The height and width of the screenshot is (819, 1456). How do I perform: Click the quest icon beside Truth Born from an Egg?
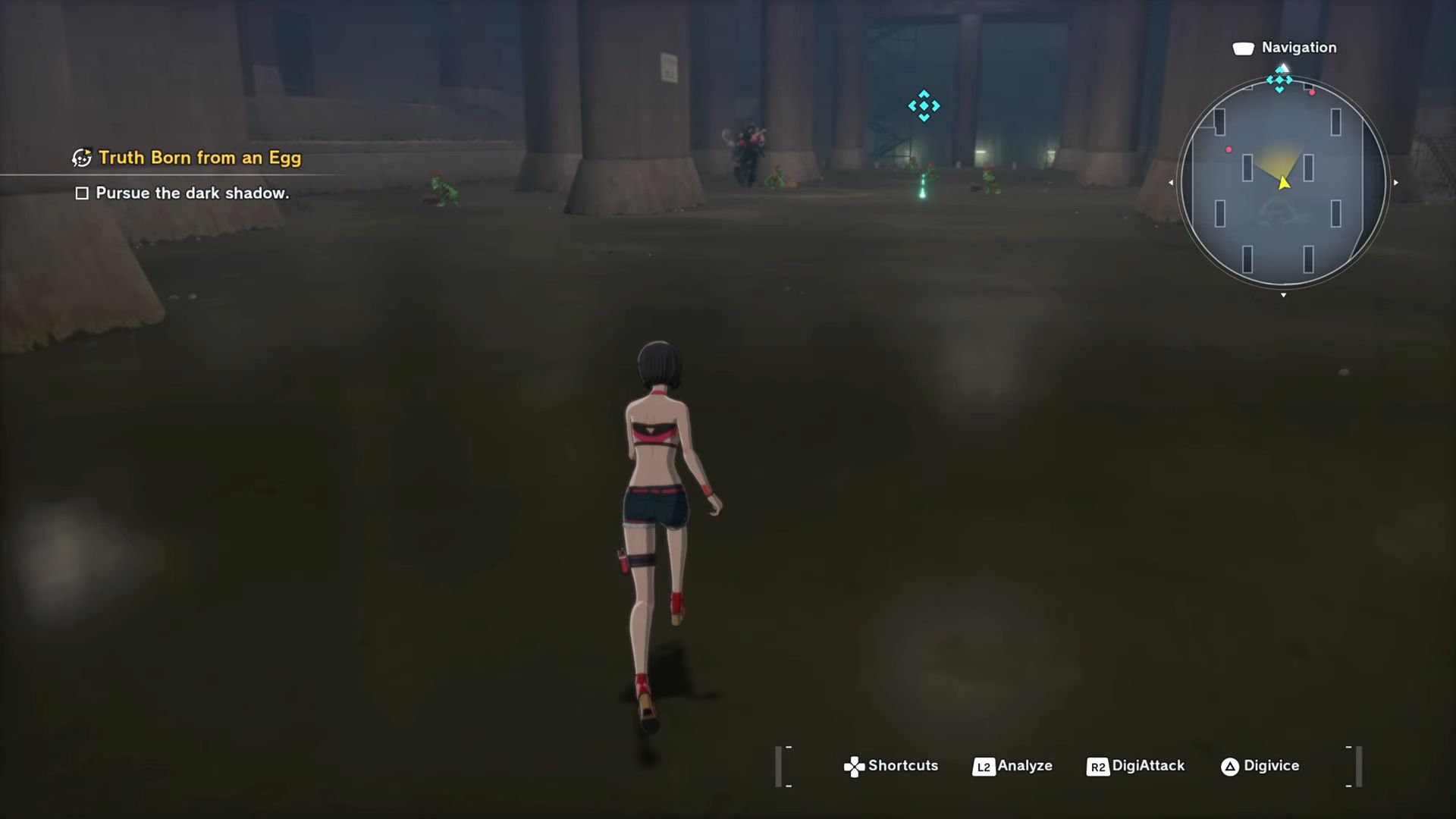click(x=80, y=158)
